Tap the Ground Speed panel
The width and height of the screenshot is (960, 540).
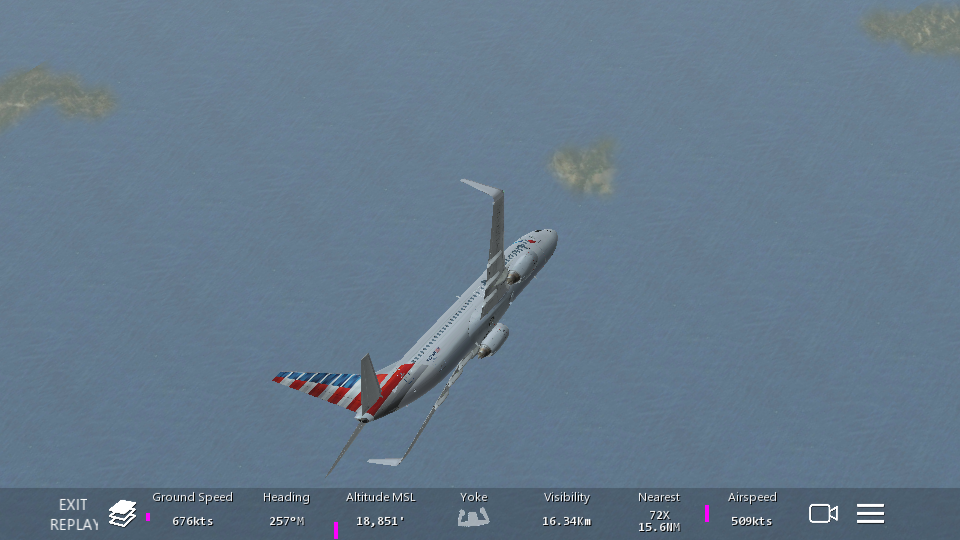pyautogui.click(x=192, y=510)
